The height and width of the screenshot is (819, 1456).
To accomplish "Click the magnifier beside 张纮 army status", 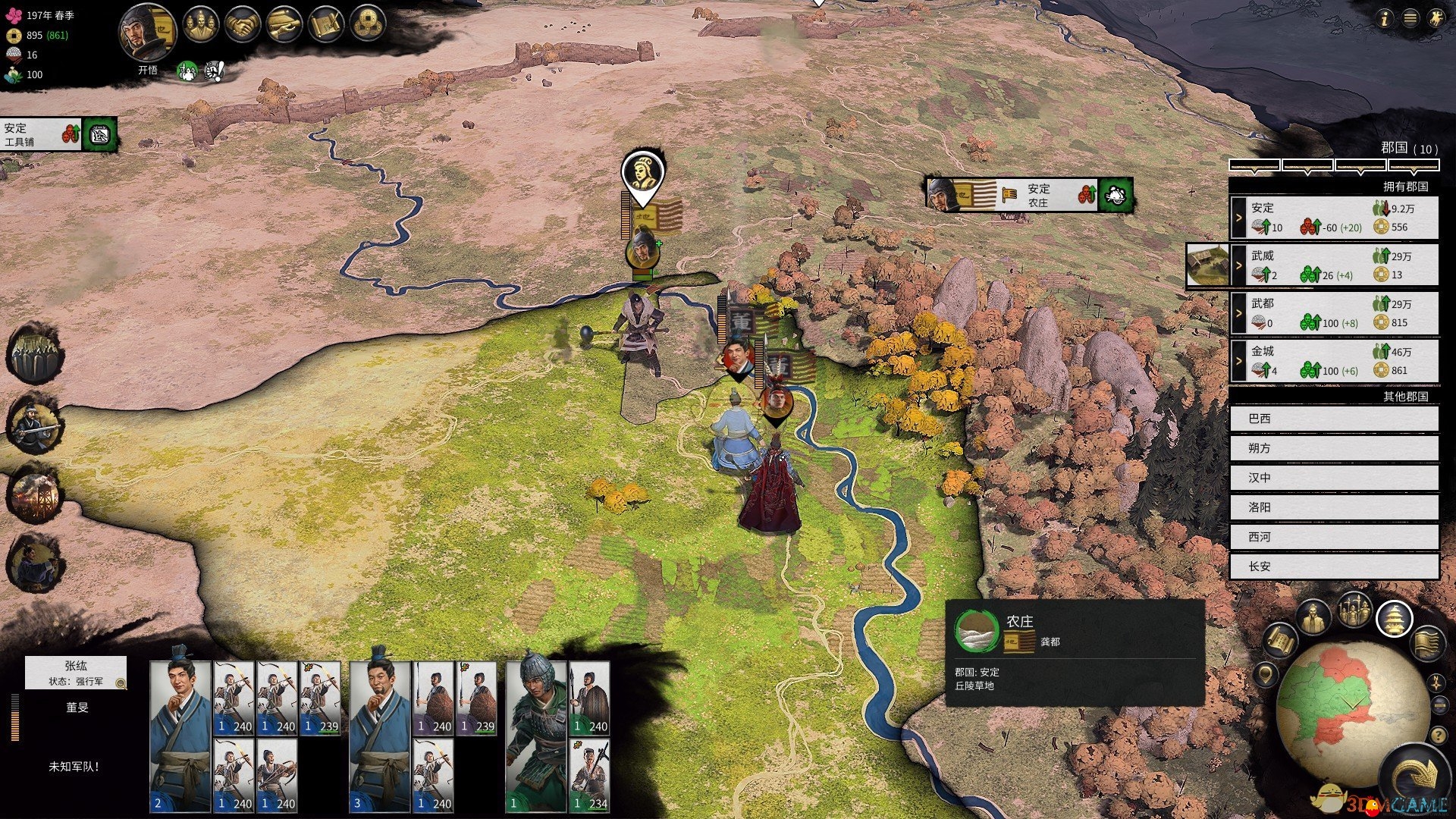I will [121, 683].
